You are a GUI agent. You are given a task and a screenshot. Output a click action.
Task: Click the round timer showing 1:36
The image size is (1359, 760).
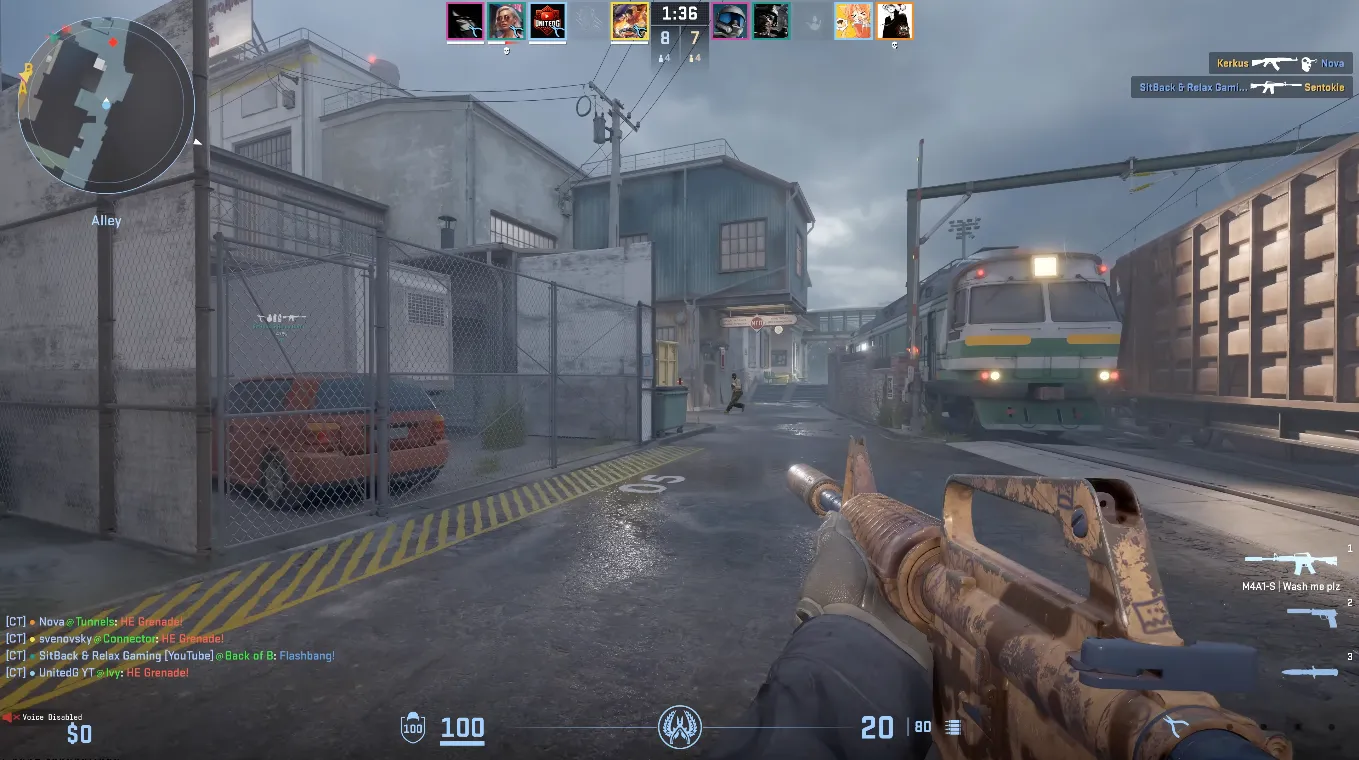point(680,13)
